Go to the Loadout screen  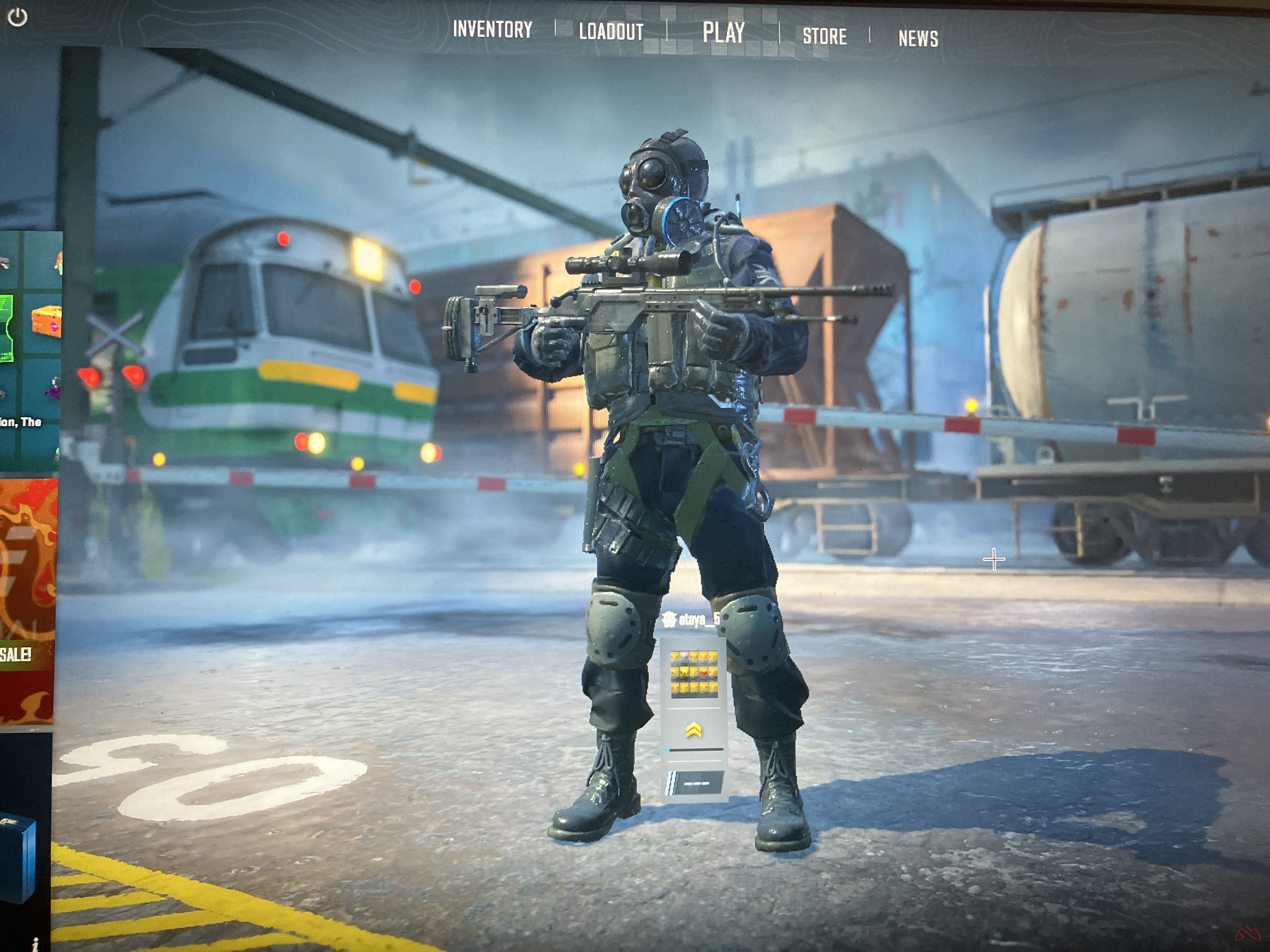611,32
